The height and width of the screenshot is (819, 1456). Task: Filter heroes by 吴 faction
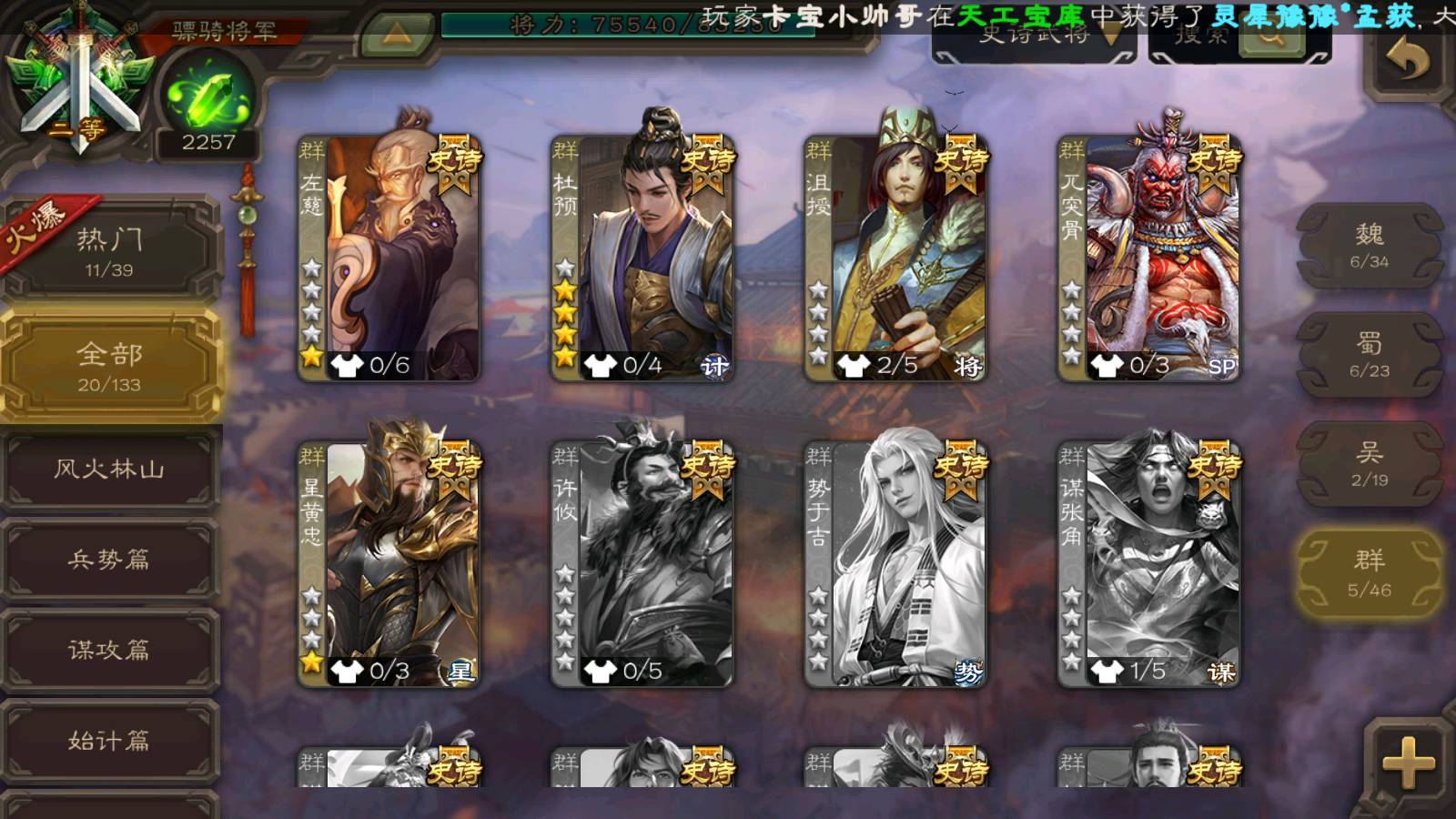pos(1369,464)
